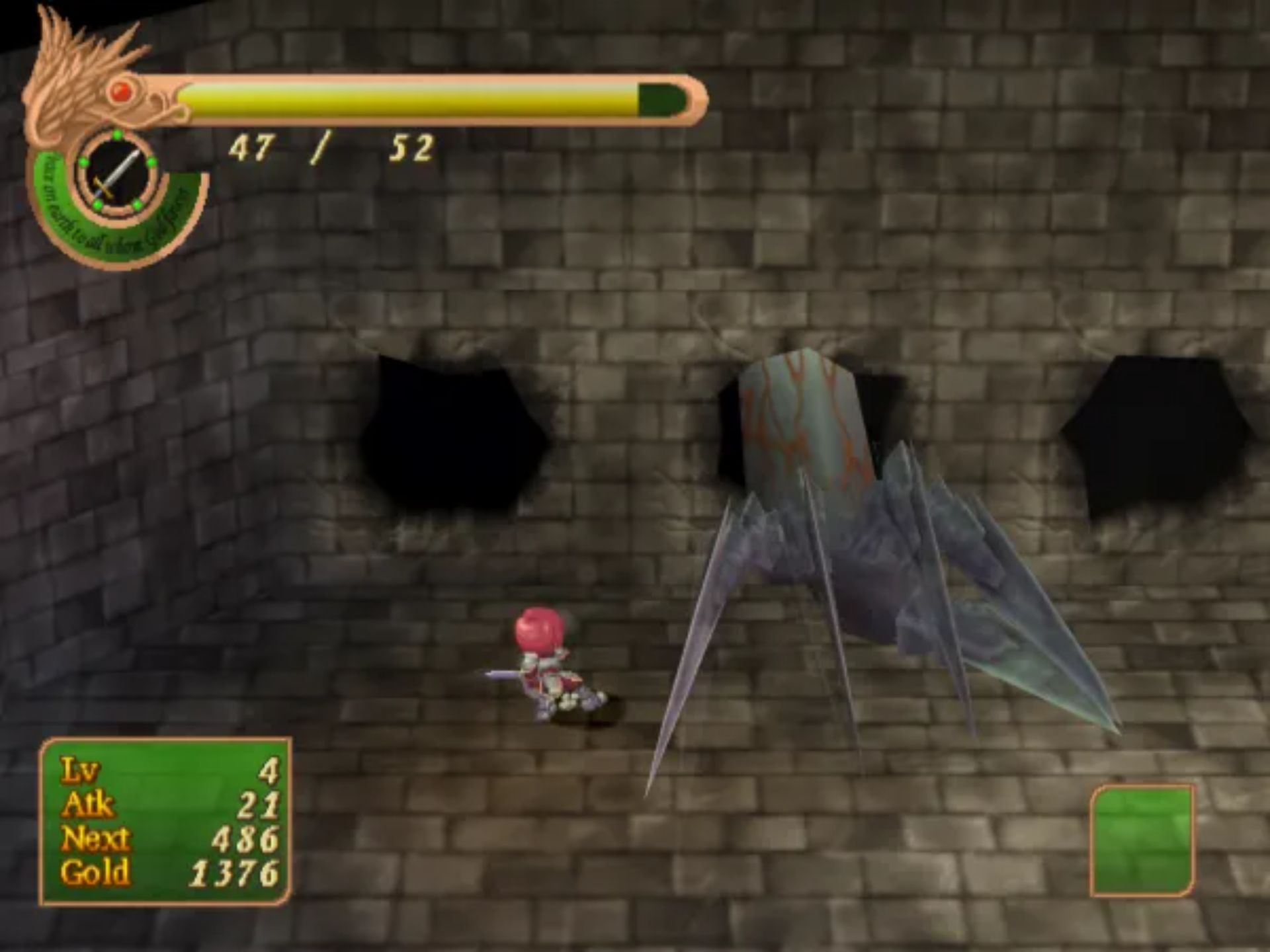This screenshot has height=952, width=1270.
Task: Toggle the right-side green durability pip
Action: coord(151,161)
